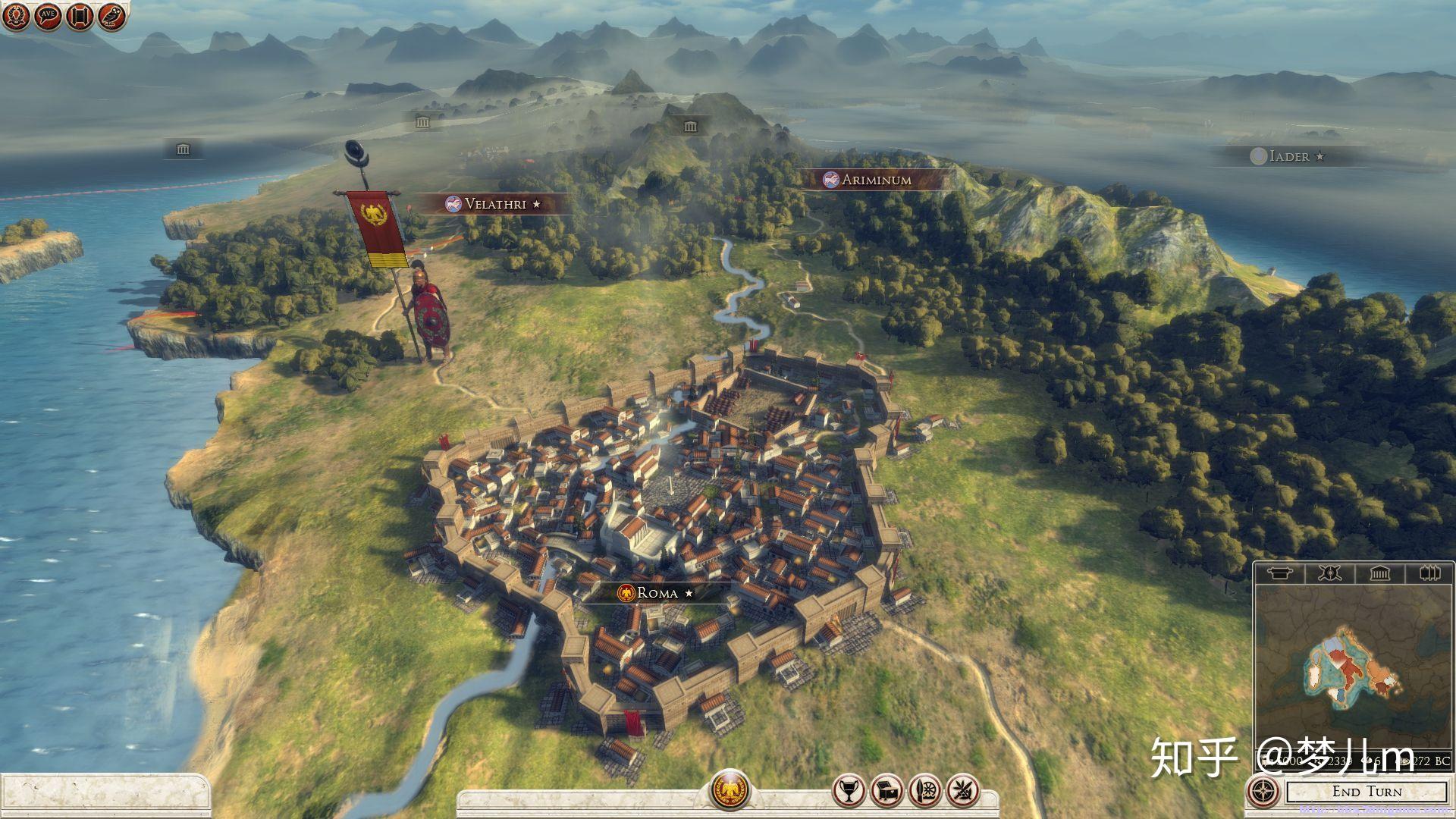Screen dimensions: 1456x819
Task: Open the treasure chest finance panel
Action: tap(886, 791)
